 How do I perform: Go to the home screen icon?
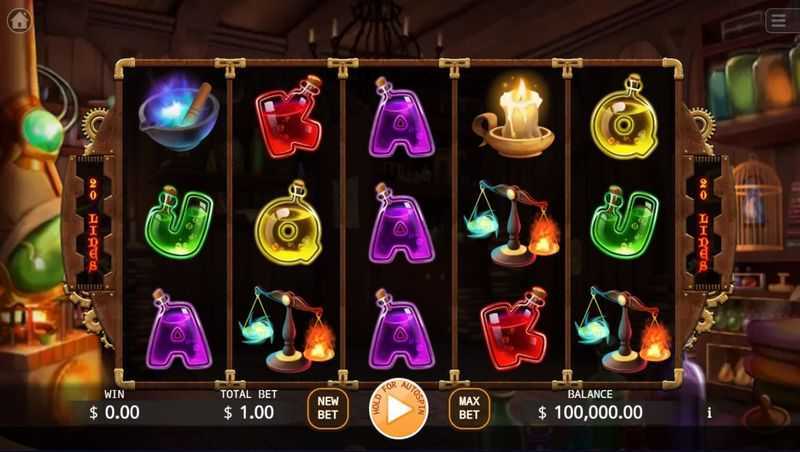coord(19,21)
